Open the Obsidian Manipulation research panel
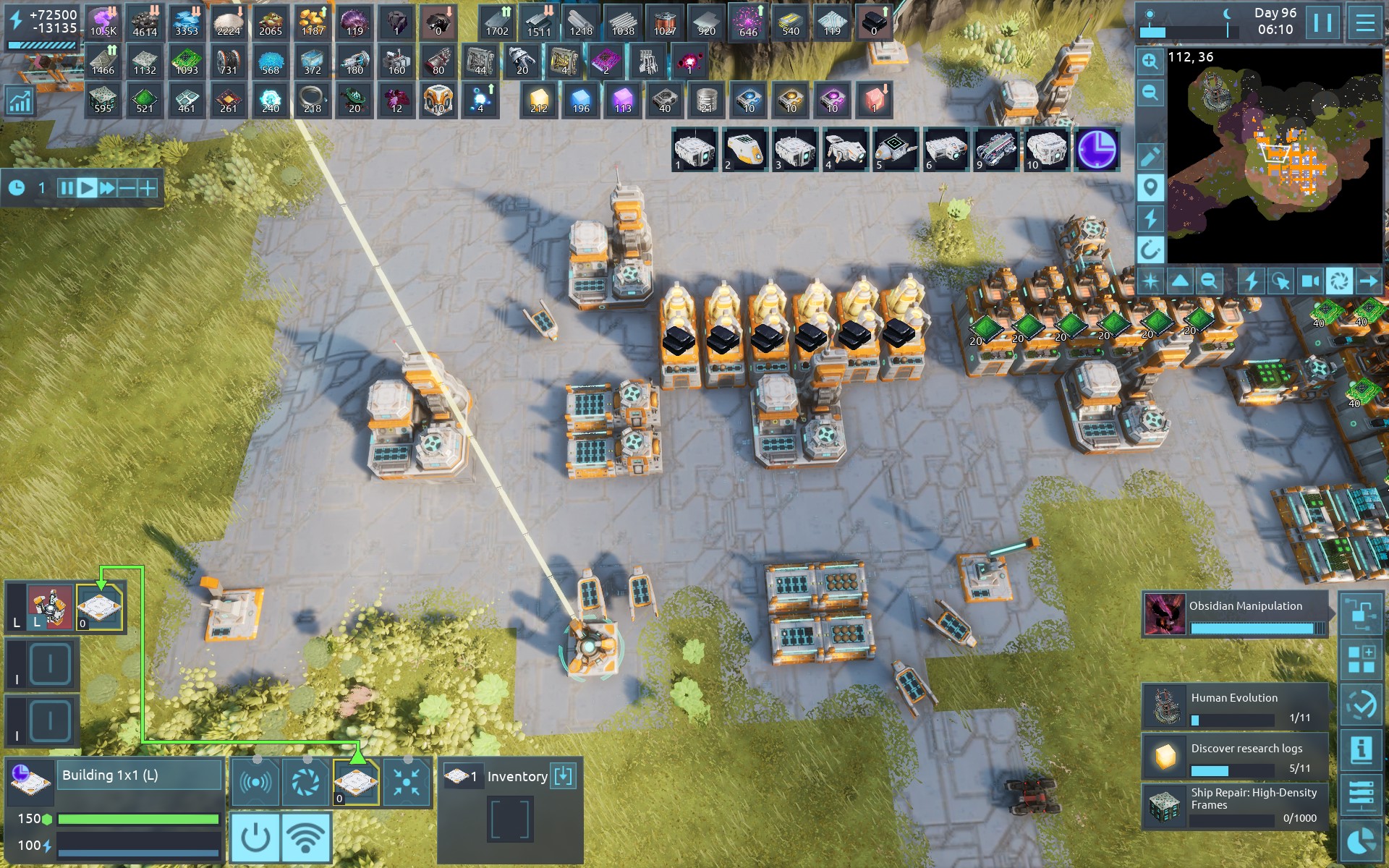Image resolution: width=1389 pixels, height=868 pixels. (x=1236, y=615)
